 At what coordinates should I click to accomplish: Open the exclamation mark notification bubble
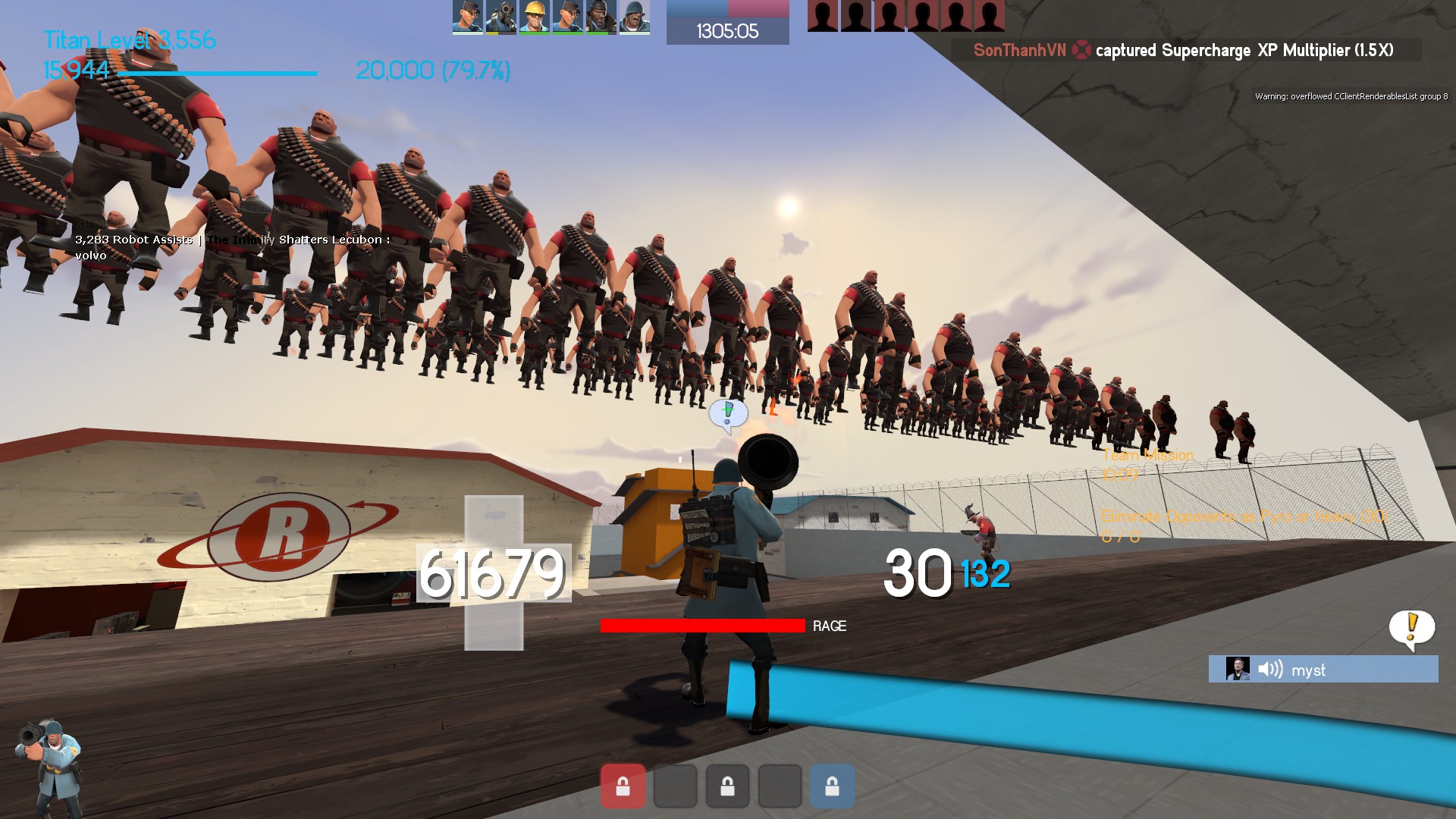1411,628
